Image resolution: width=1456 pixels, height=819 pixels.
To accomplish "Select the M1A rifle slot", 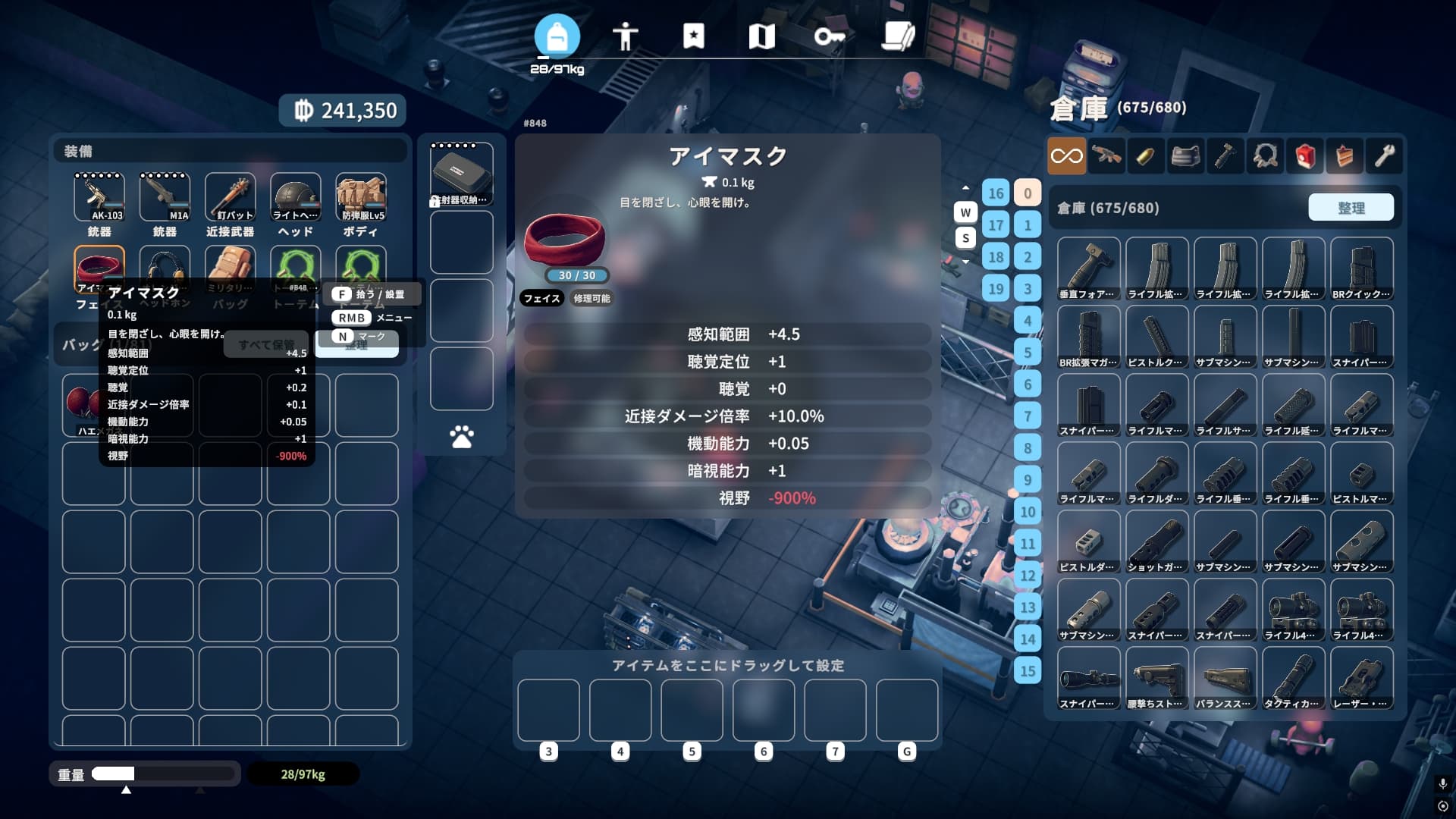I will coord(165,197).
